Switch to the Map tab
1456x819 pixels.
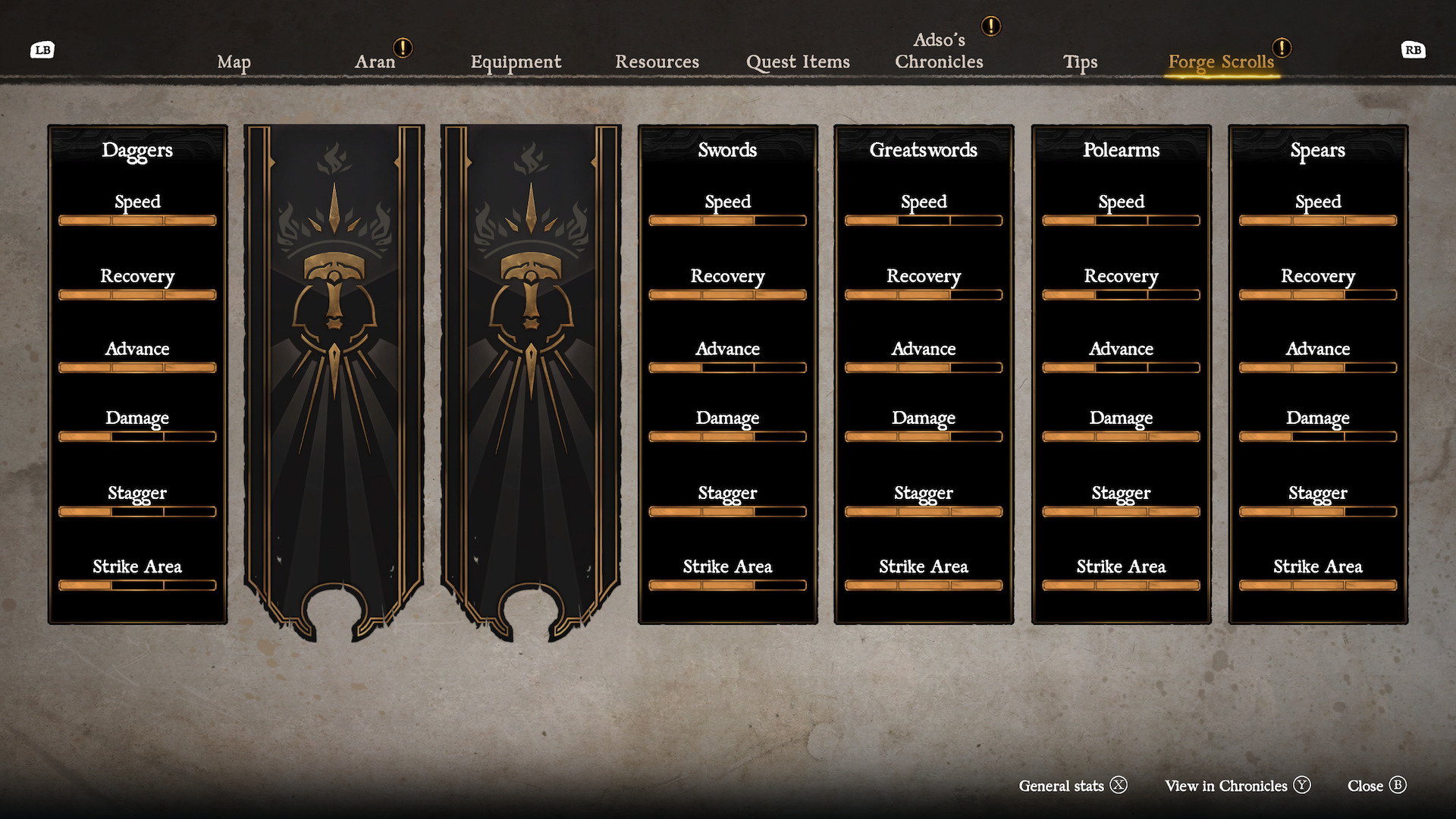(234, 62)
